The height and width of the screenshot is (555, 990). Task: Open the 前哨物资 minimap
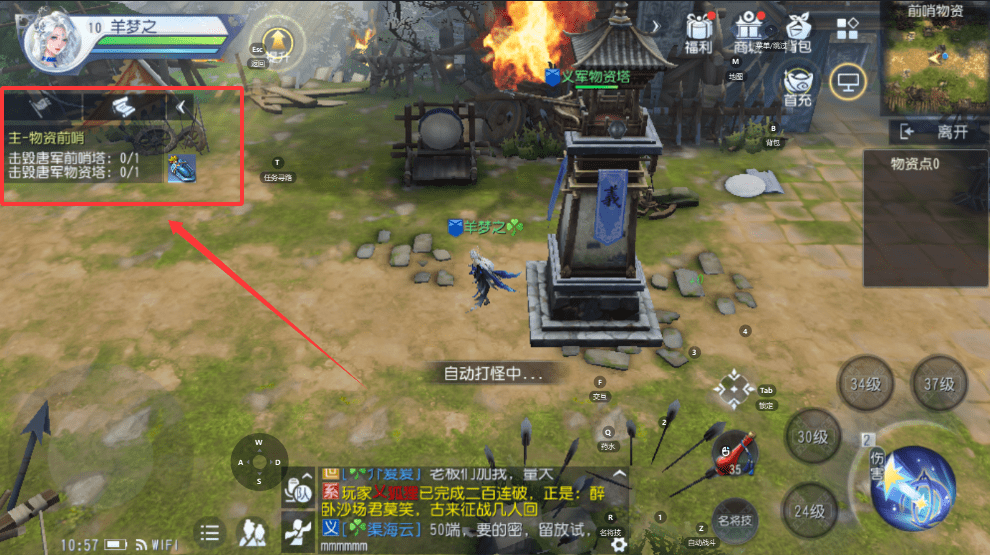tap(934, 65)
